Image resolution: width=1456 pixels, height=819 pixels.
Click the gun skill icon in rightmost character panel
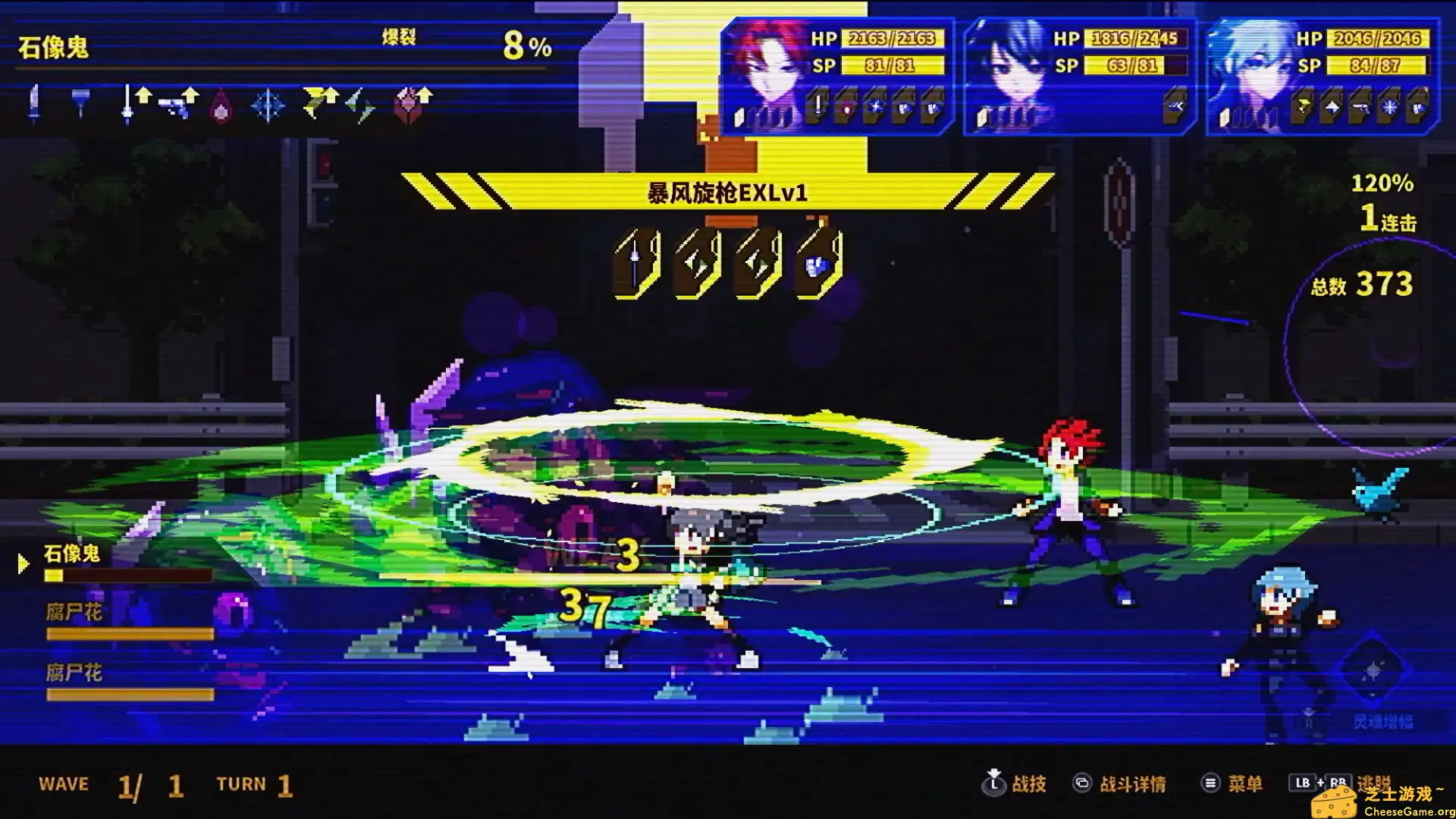click(x=1360, y=106)
